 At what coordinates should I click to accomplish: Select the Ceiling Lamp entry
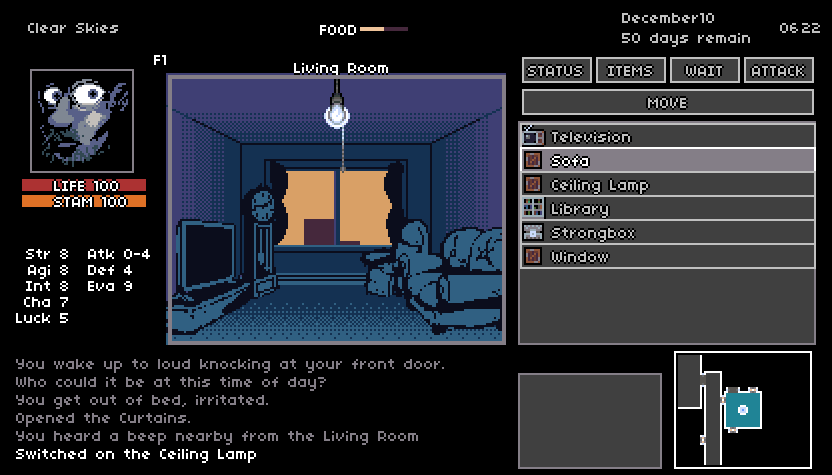[667, 185]
